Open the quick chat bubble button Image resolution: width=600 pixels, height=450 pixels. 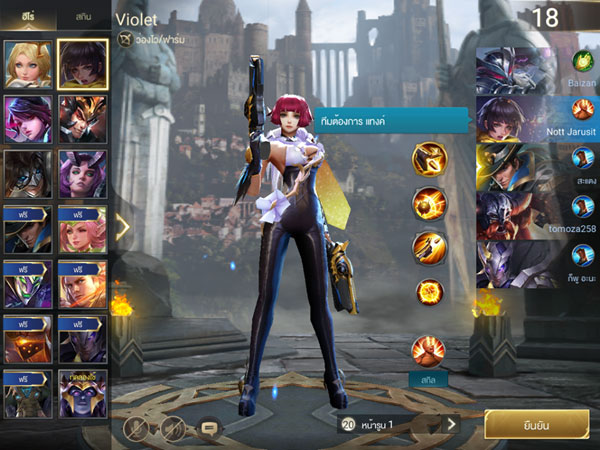(209, 427)
